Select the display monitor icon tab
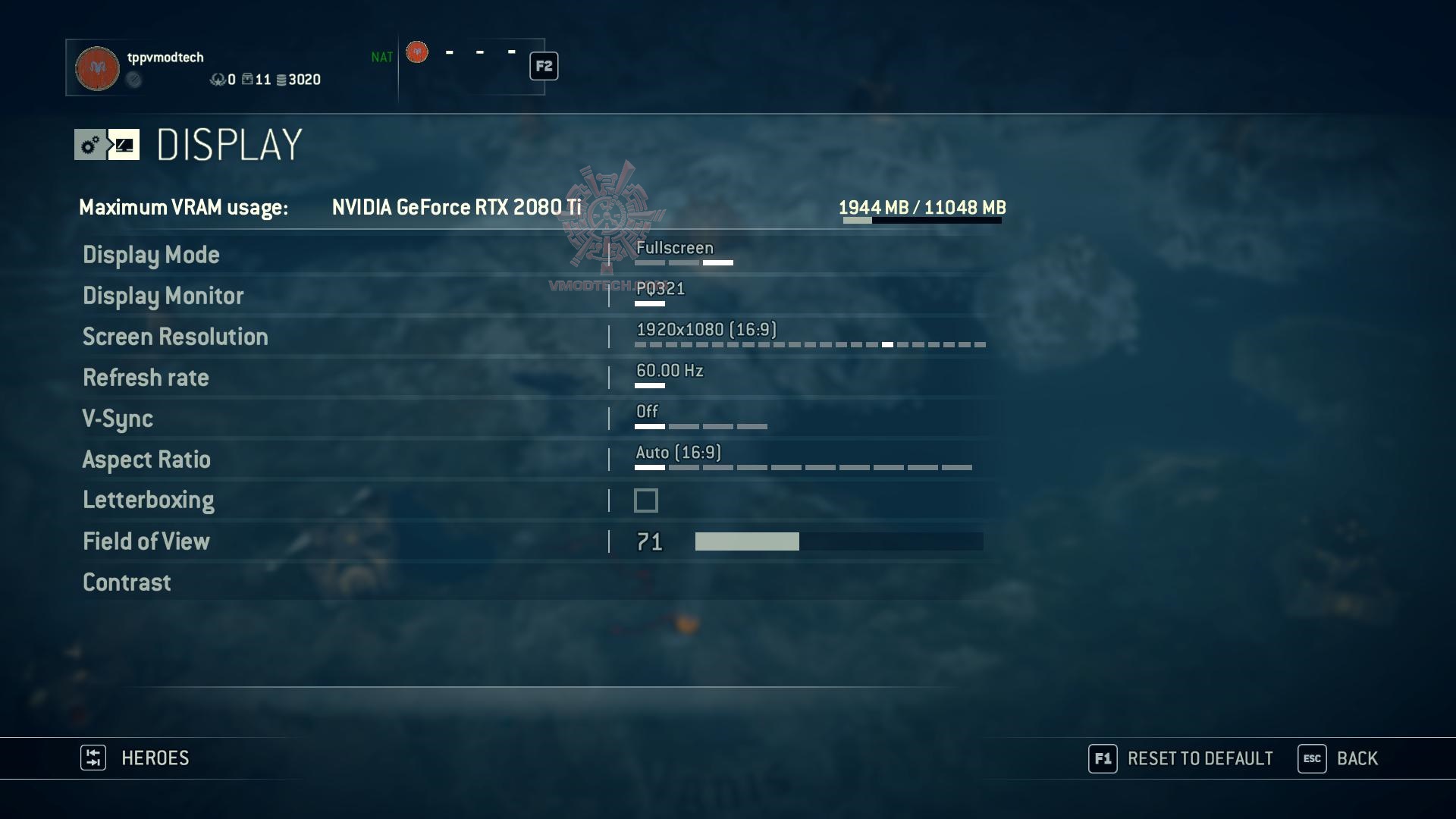Screen dimensions: 1456x819 124,145
